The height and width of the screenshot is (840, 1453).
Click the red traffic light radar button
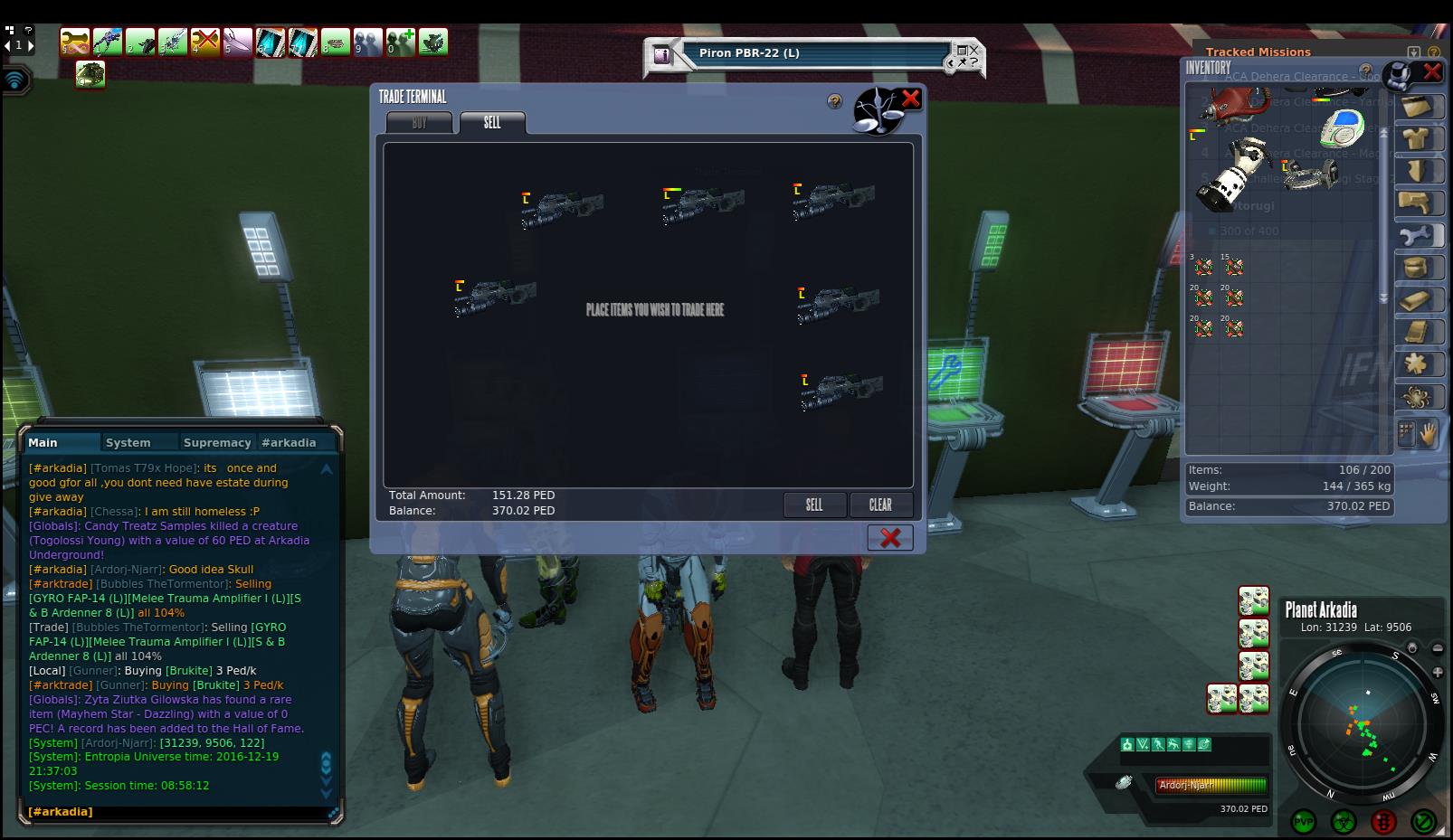coord(1383,822)
